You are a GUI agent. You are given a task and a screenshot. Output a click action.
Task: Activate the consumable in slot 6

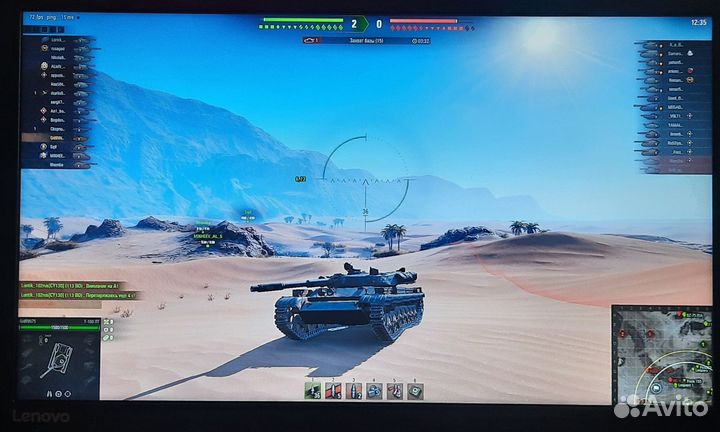click(x=415, y=391)
